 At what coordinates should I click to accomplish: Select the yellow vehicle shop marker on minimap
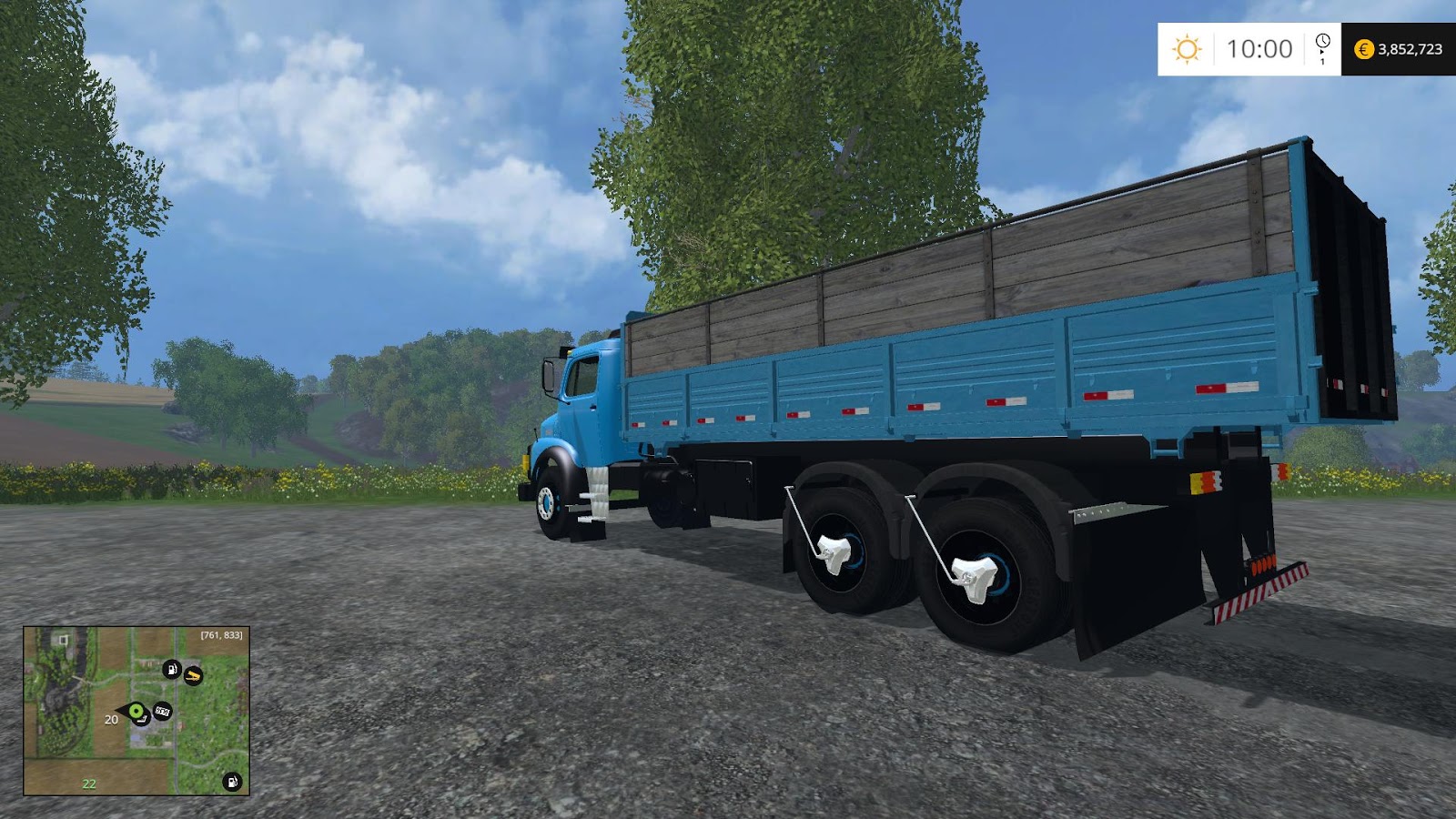coord(193,675)
